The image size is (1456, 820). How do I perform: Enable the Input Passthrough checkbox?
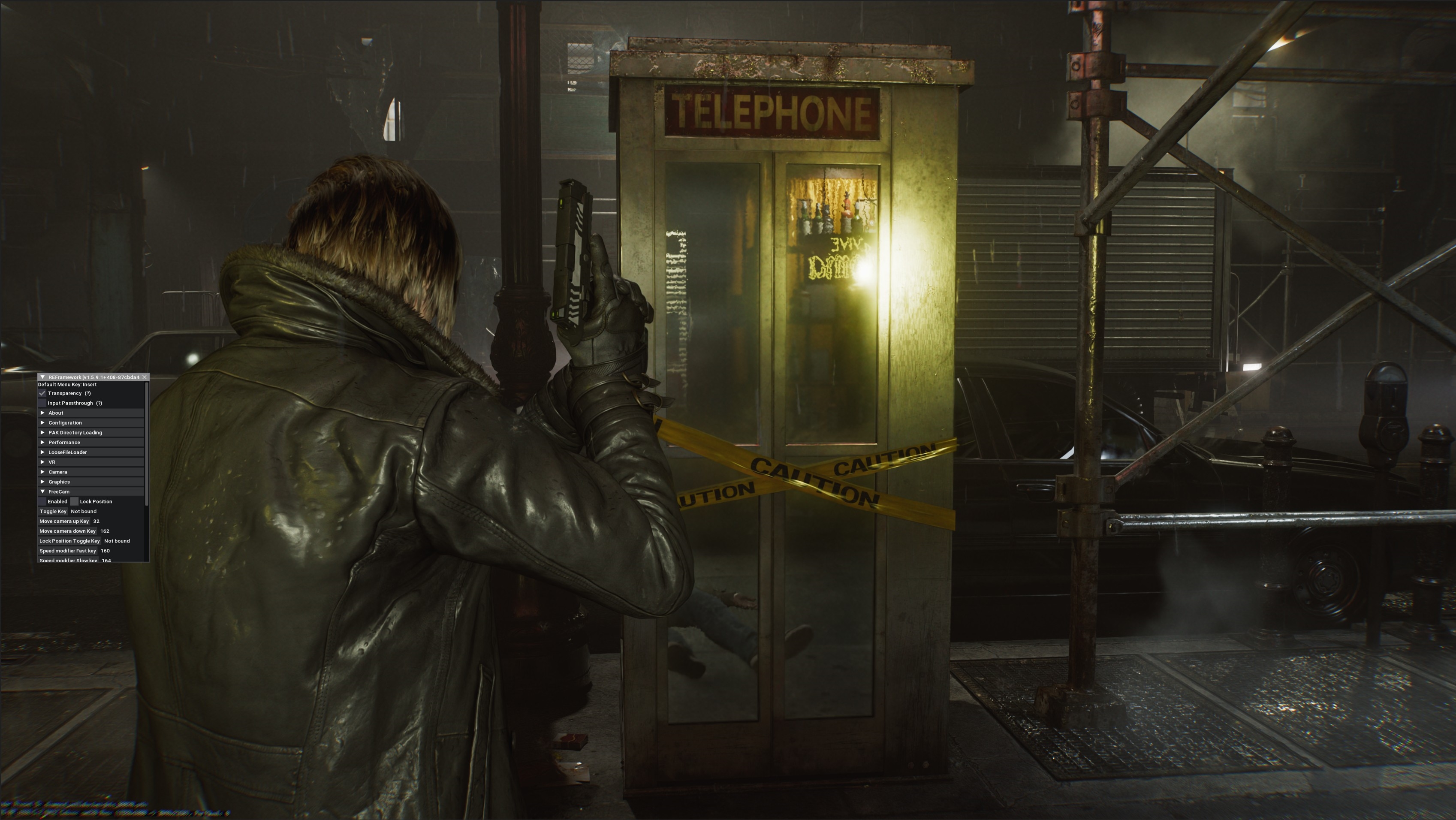[42, 403]
